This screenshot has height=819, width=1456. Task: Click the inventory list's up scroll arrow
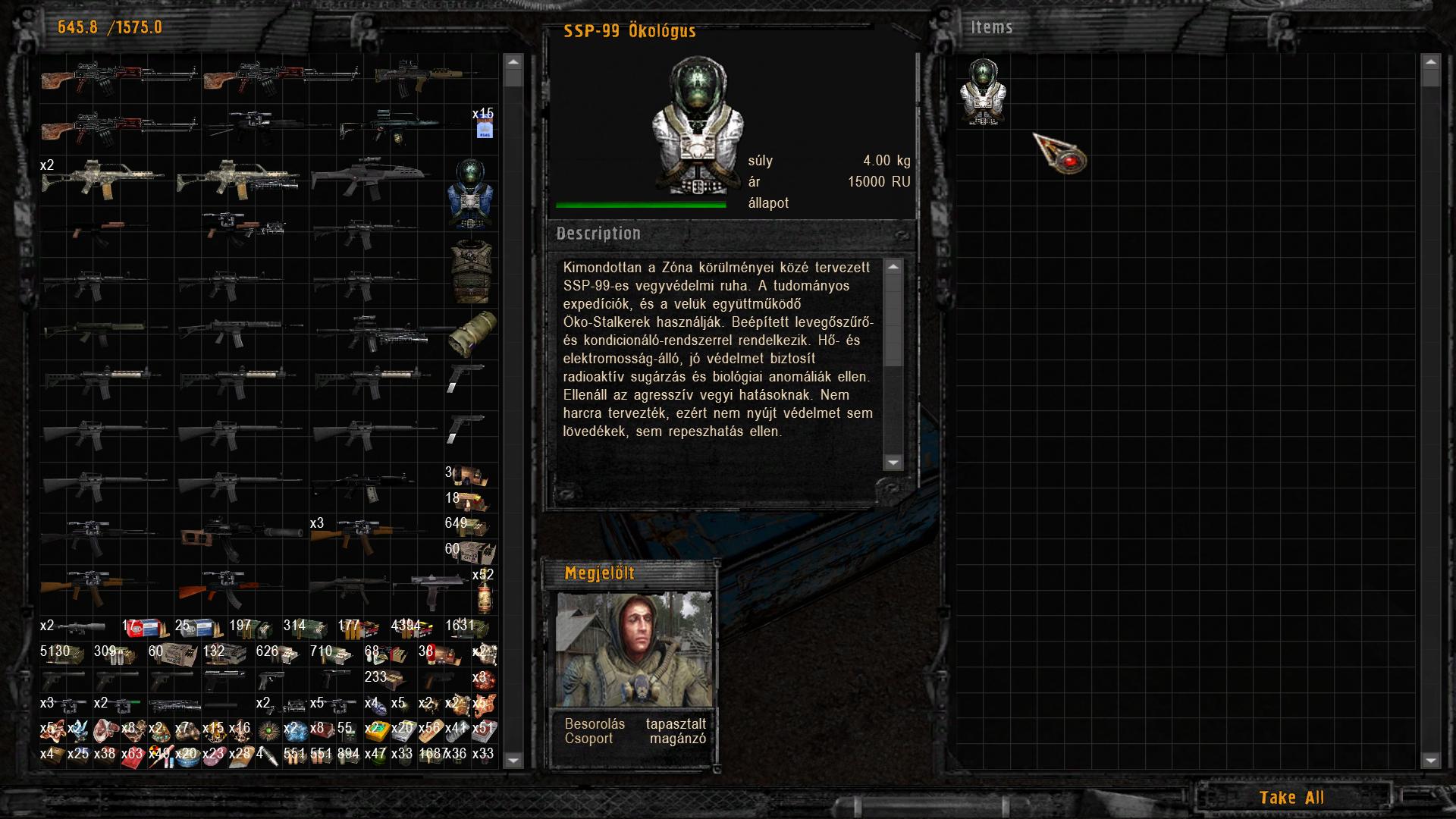pos(513,62)
